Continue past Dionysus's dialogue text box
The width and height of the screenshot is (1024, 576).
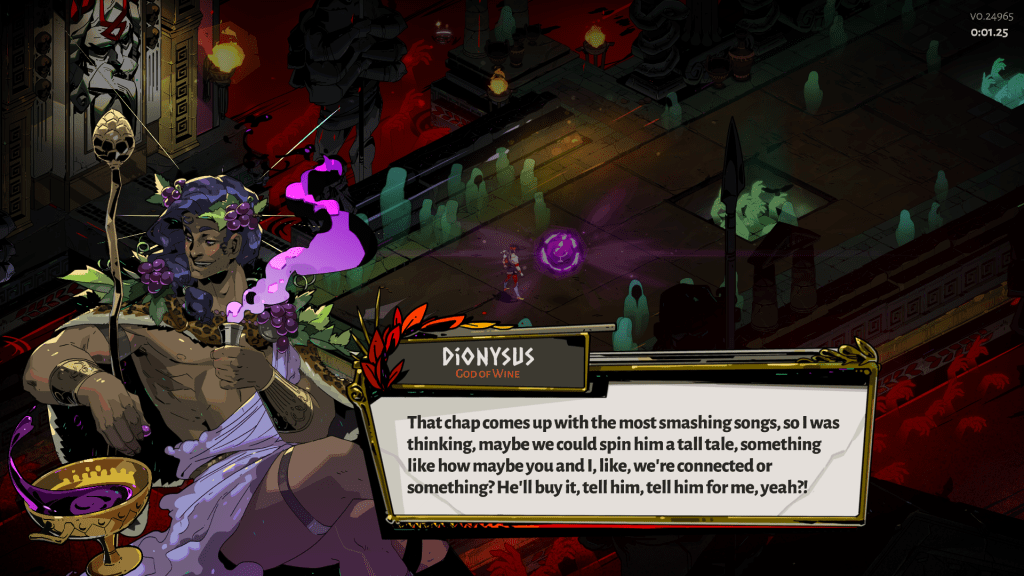tap(622, 452)
